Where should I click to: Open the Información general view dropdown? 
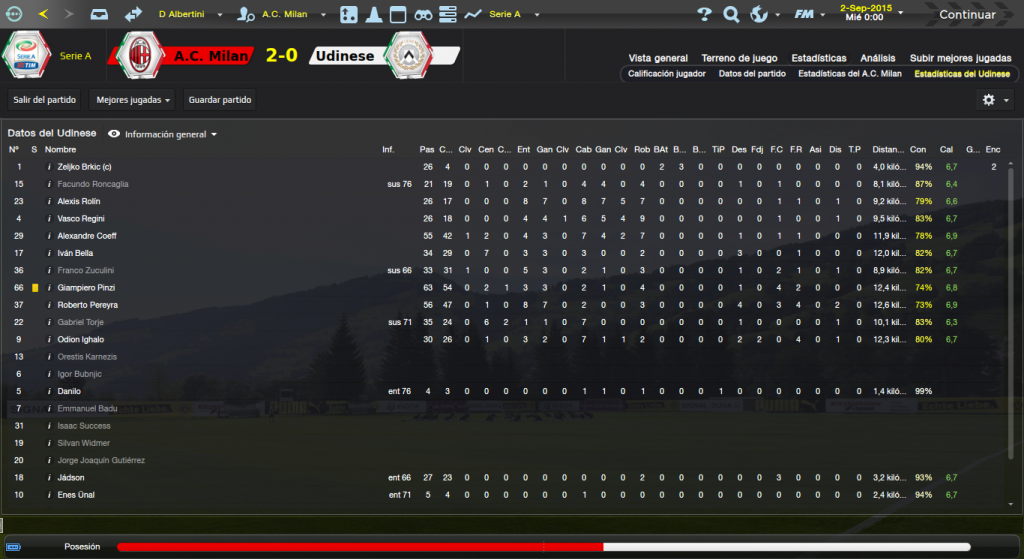(165, 133)
